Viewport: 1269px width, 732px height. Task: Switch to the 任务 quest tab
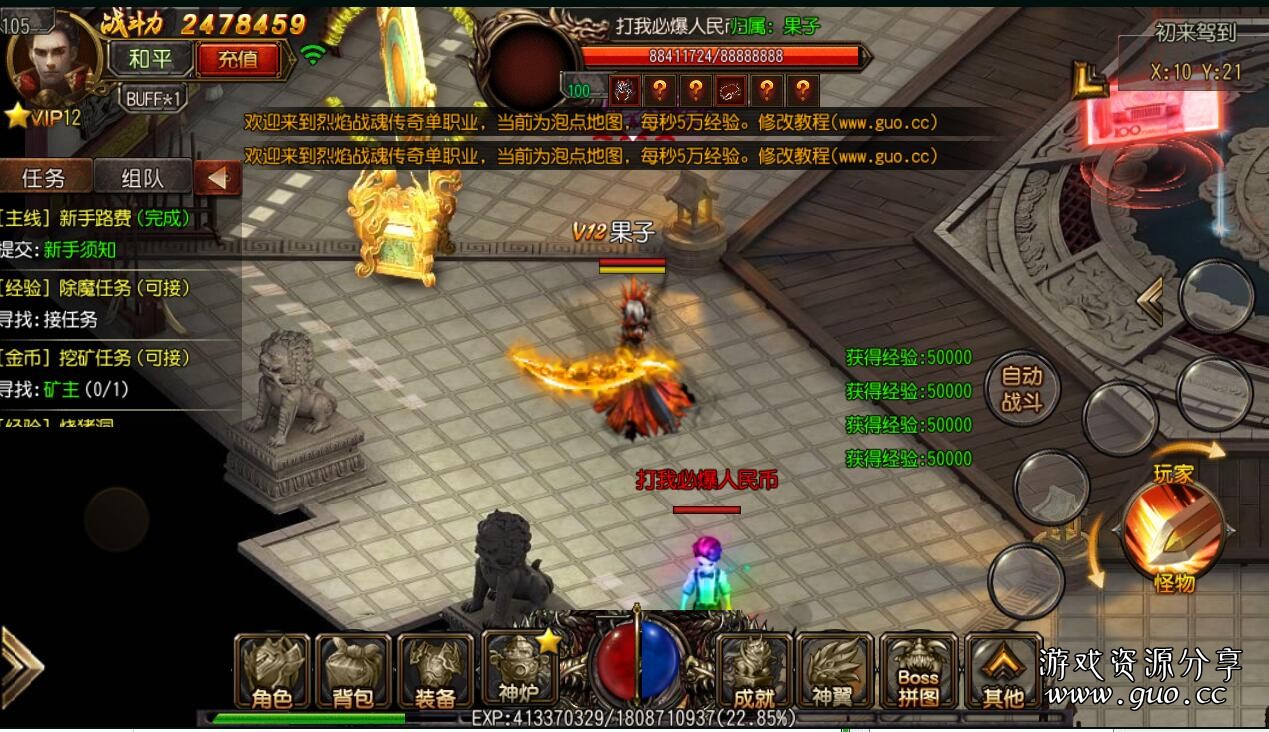(x=44, y=178)
